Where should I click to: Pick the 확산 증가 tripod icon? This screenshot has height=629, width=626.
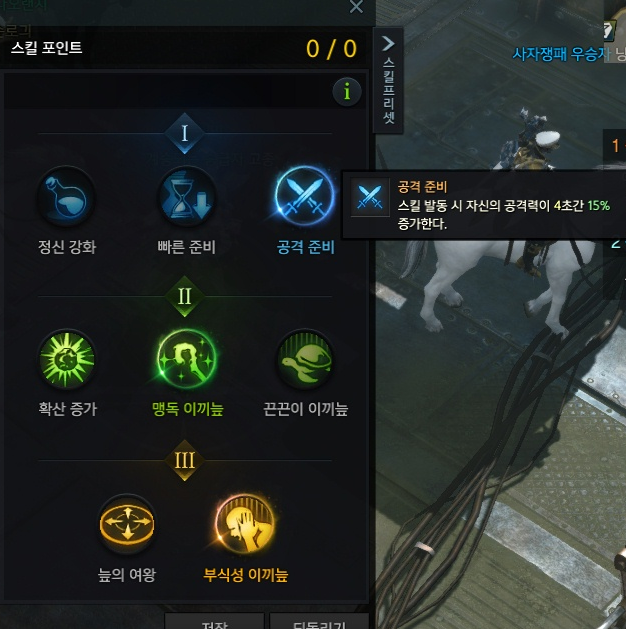[x=67, y=360]
